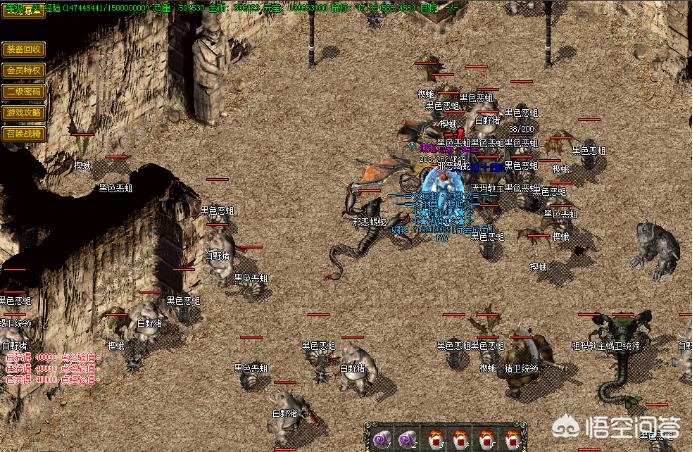Viewport: 693px width, 452px height.
Task: Click the 二级密码 secondary password button
Action: (23, 92)
